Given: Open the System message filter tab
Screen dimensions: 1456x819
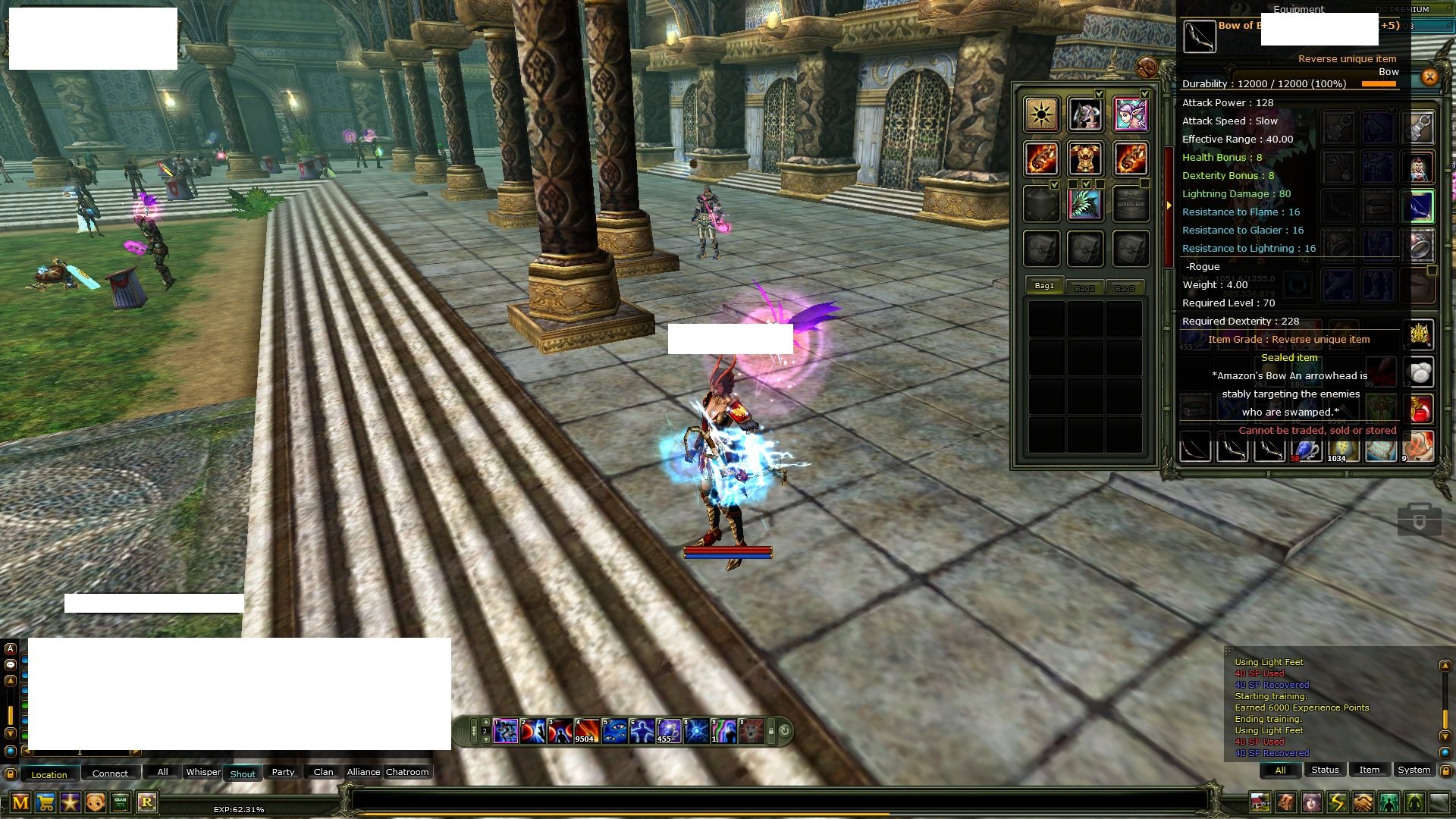Looking at the screenshot, I should coord(1415,769).
